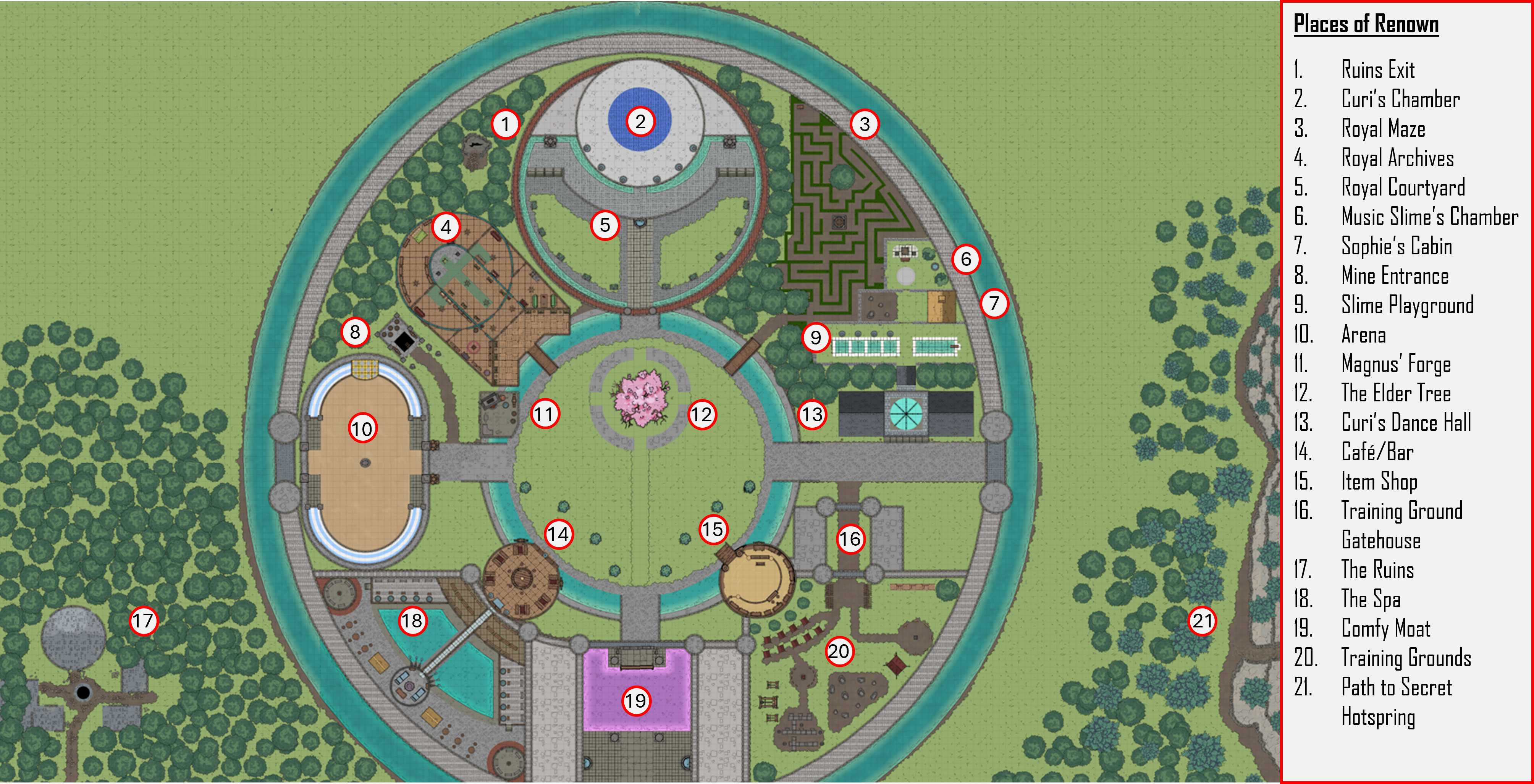The width and height of the screenshot is (1534, 784).
Task: Choose map marker 3 by the hedge maze
Action: (x=865, y=124)
